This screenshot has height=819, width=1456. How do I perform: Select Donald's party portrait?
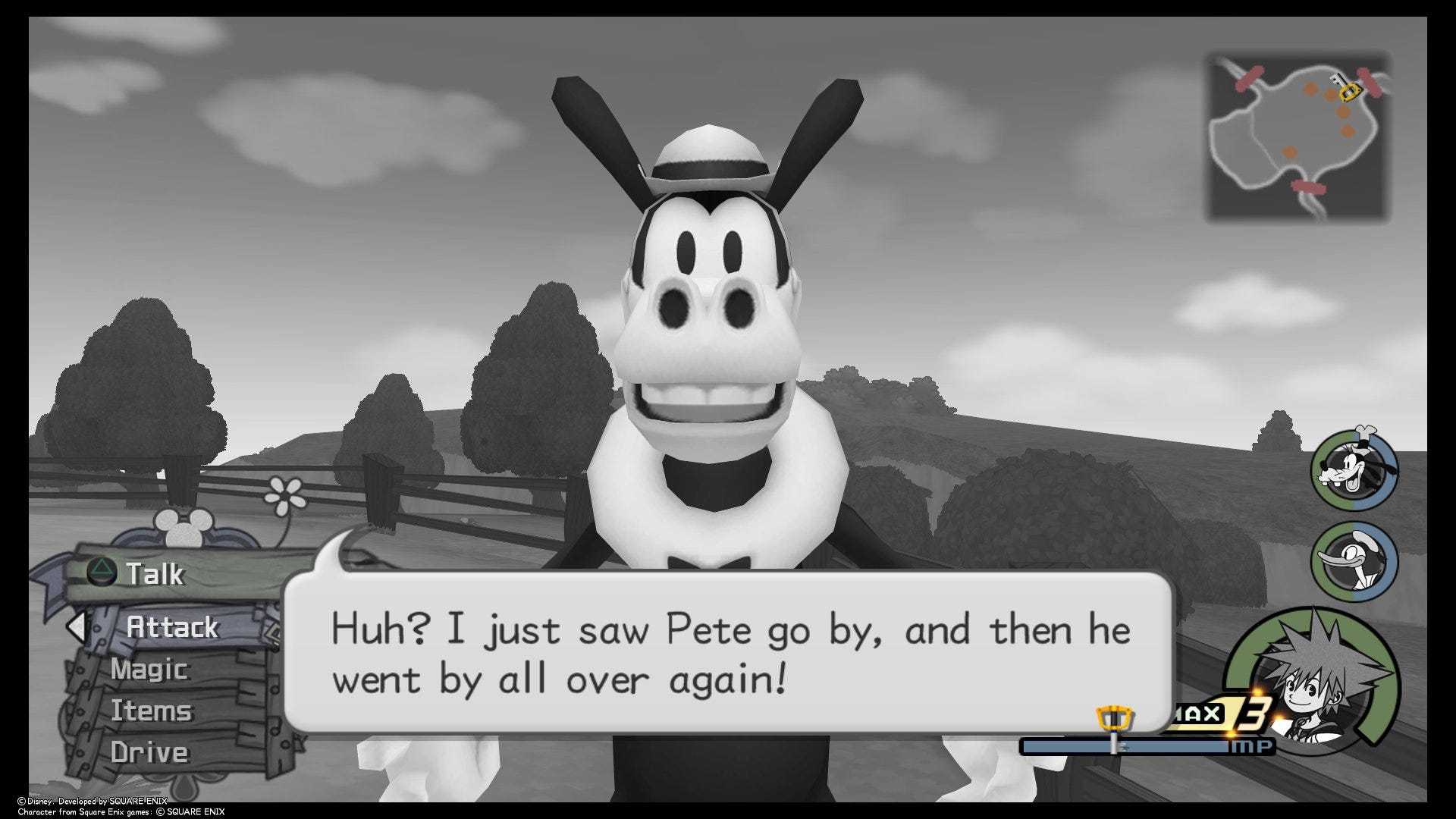point(1354,562)
